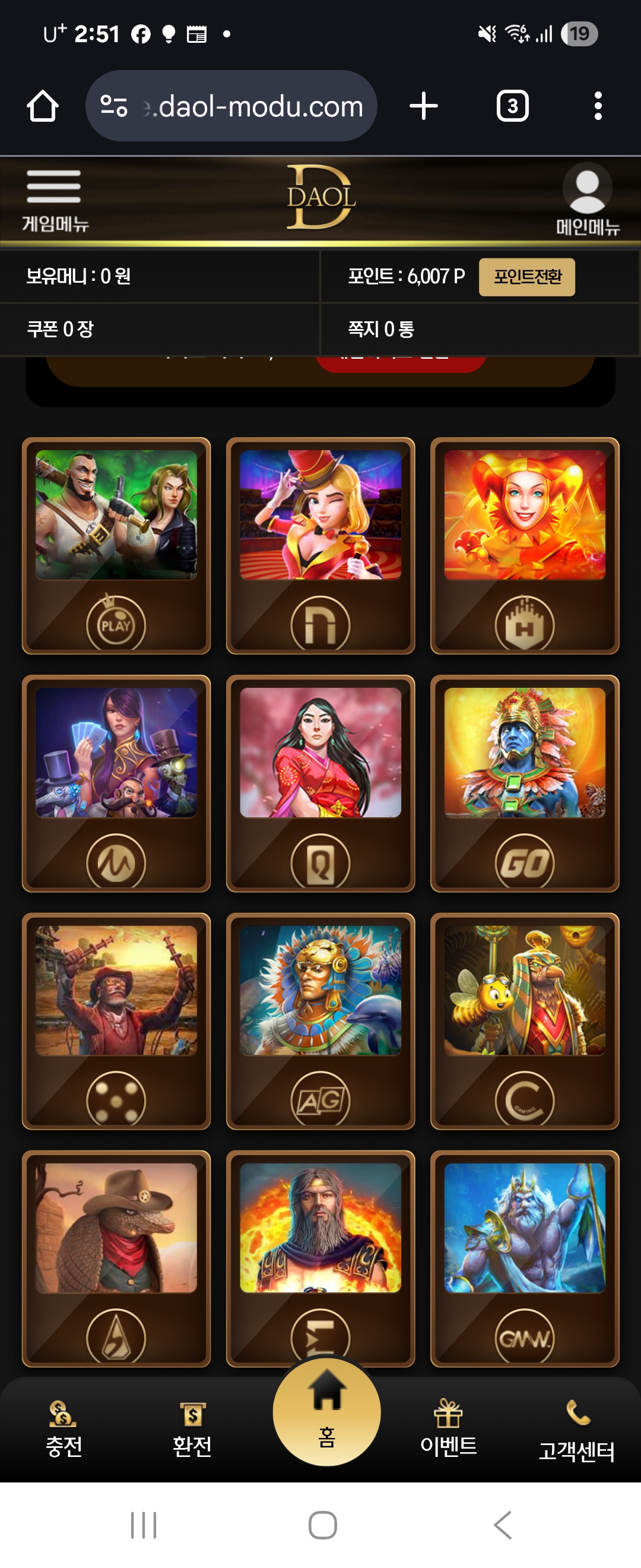Open 고객센터 customer support
The width and height of the screenshot is (641, 1568).
(576, 1430)
